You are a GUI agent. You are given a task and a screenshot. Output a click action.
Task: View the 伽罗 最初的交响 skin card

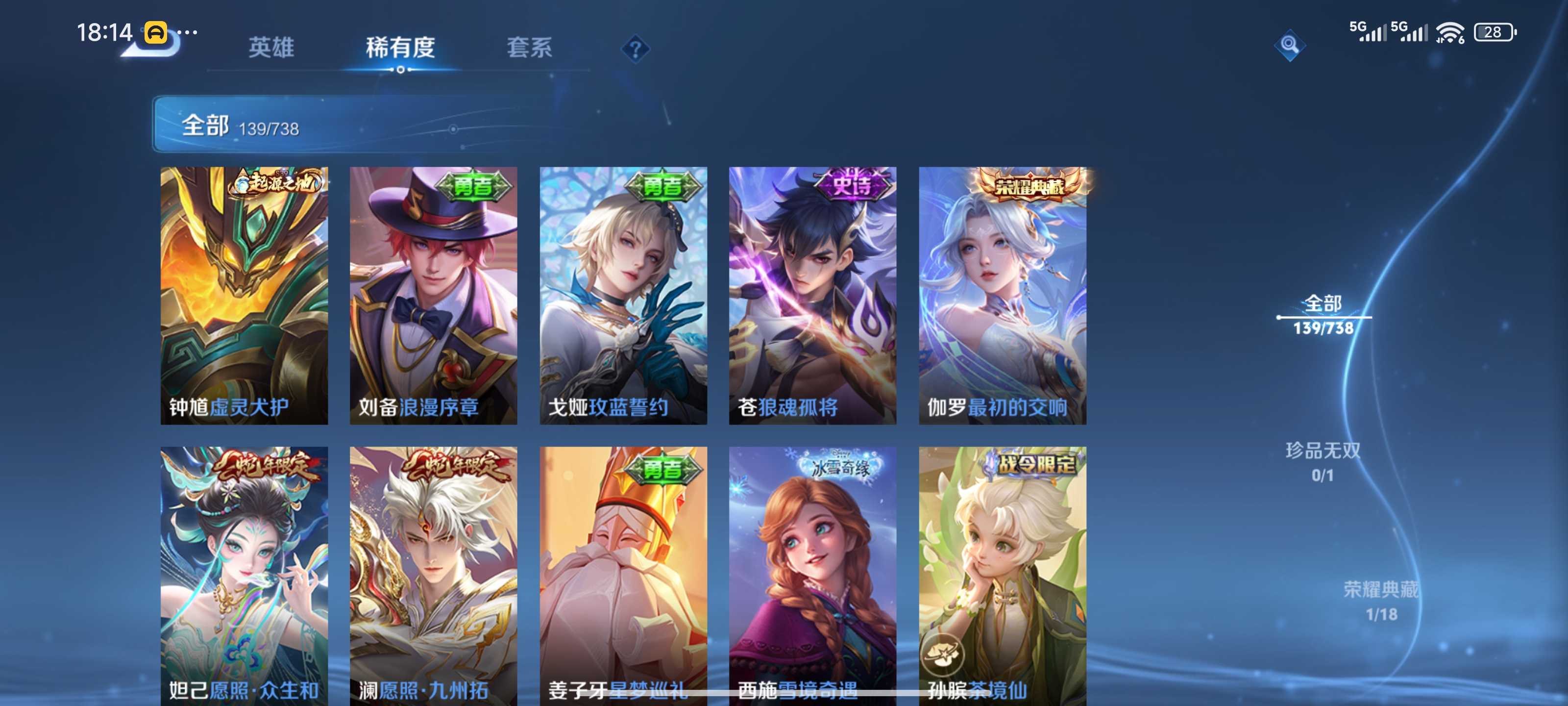[x=1003, y=296]
